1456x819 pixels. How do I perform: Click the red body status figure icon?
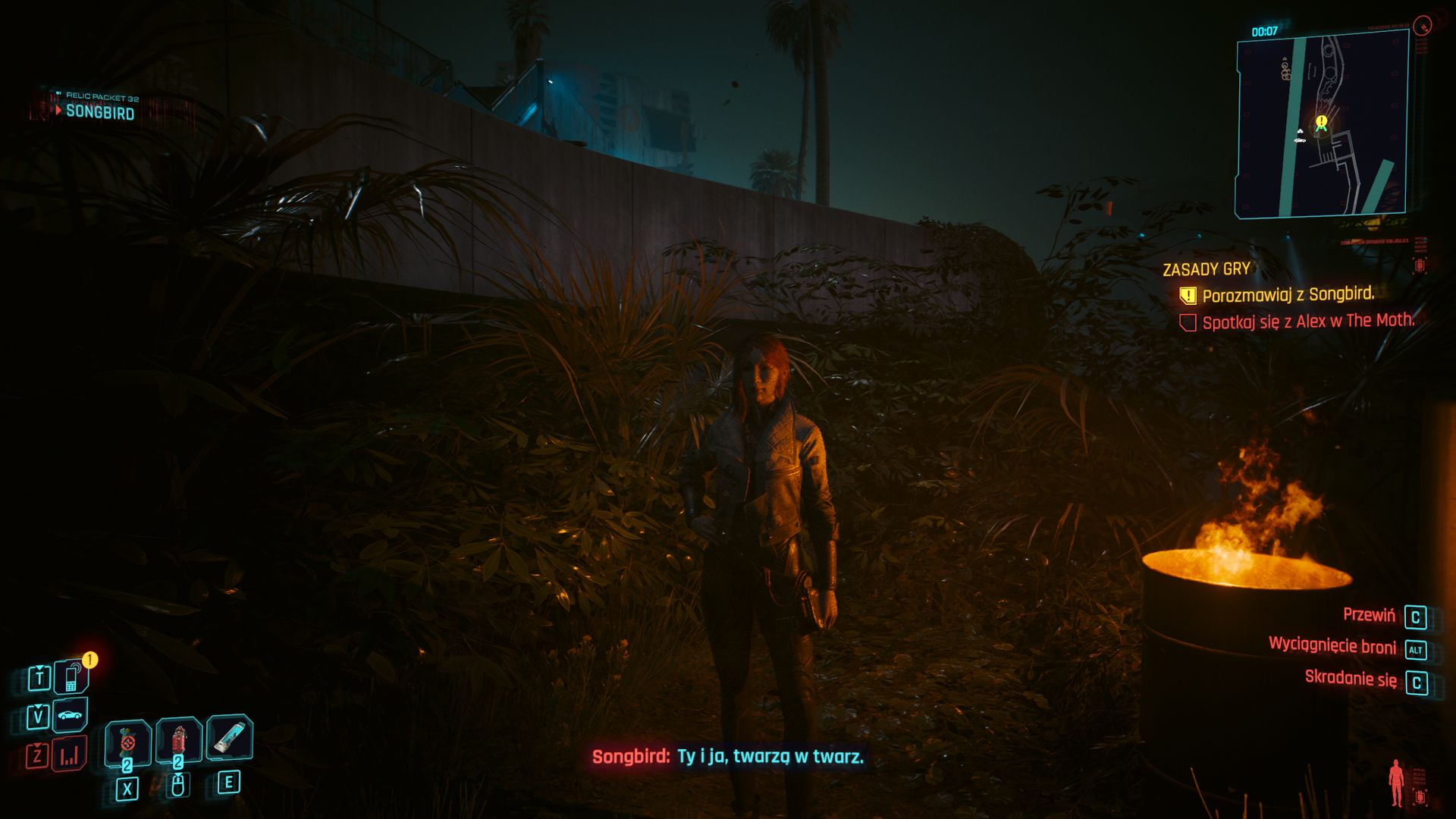[x=1396, y=783]
